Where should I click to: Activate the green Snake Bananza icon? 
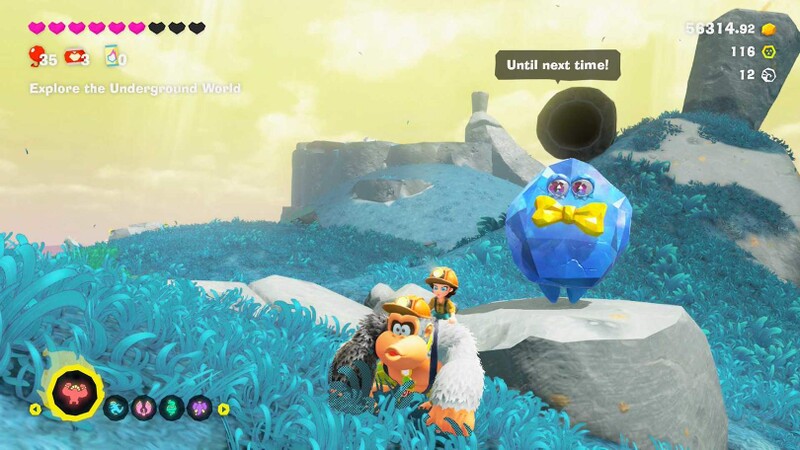click(172, 407)
